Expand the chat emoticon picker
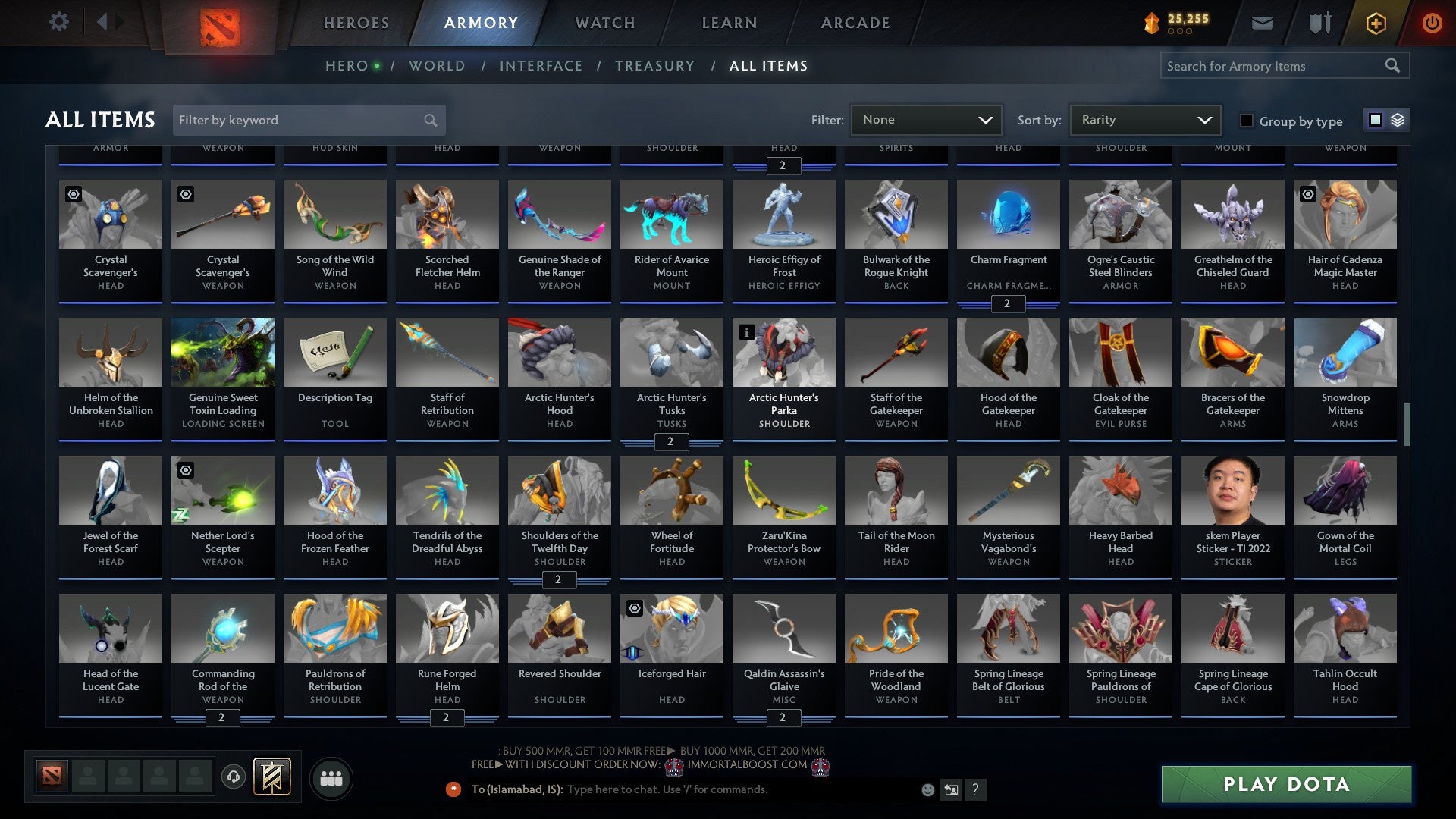The width and height of the screenshot is (1456, 819). tap(927, 789)
